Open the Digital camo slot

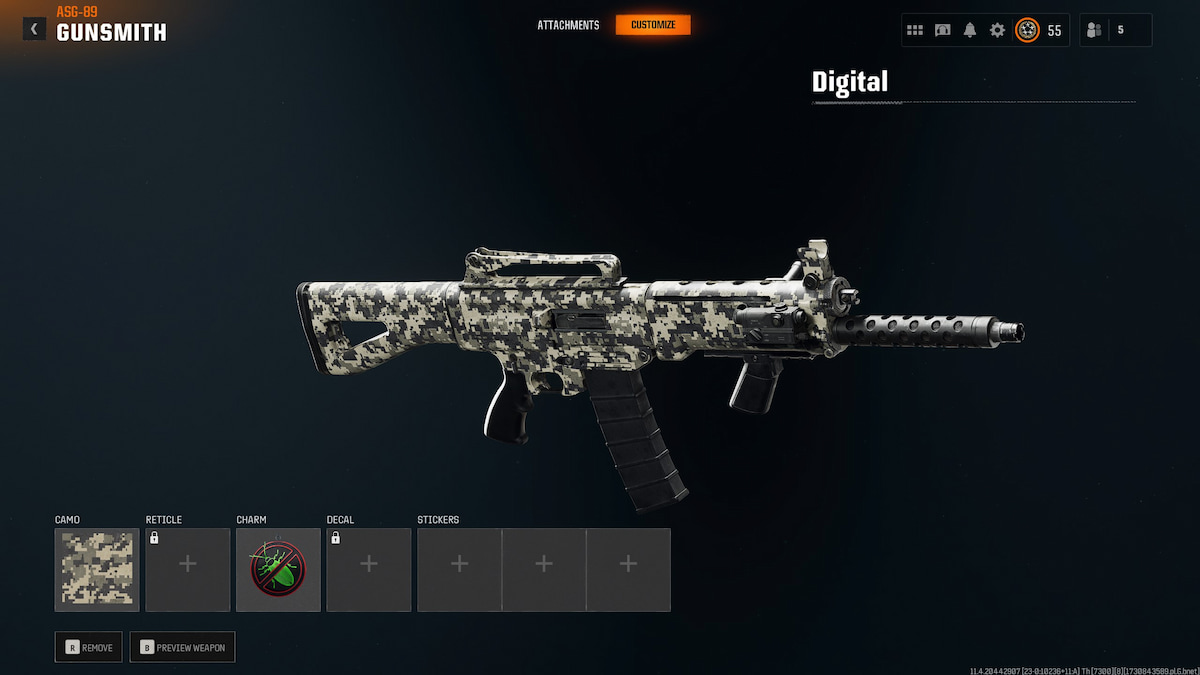pos(97,569)
